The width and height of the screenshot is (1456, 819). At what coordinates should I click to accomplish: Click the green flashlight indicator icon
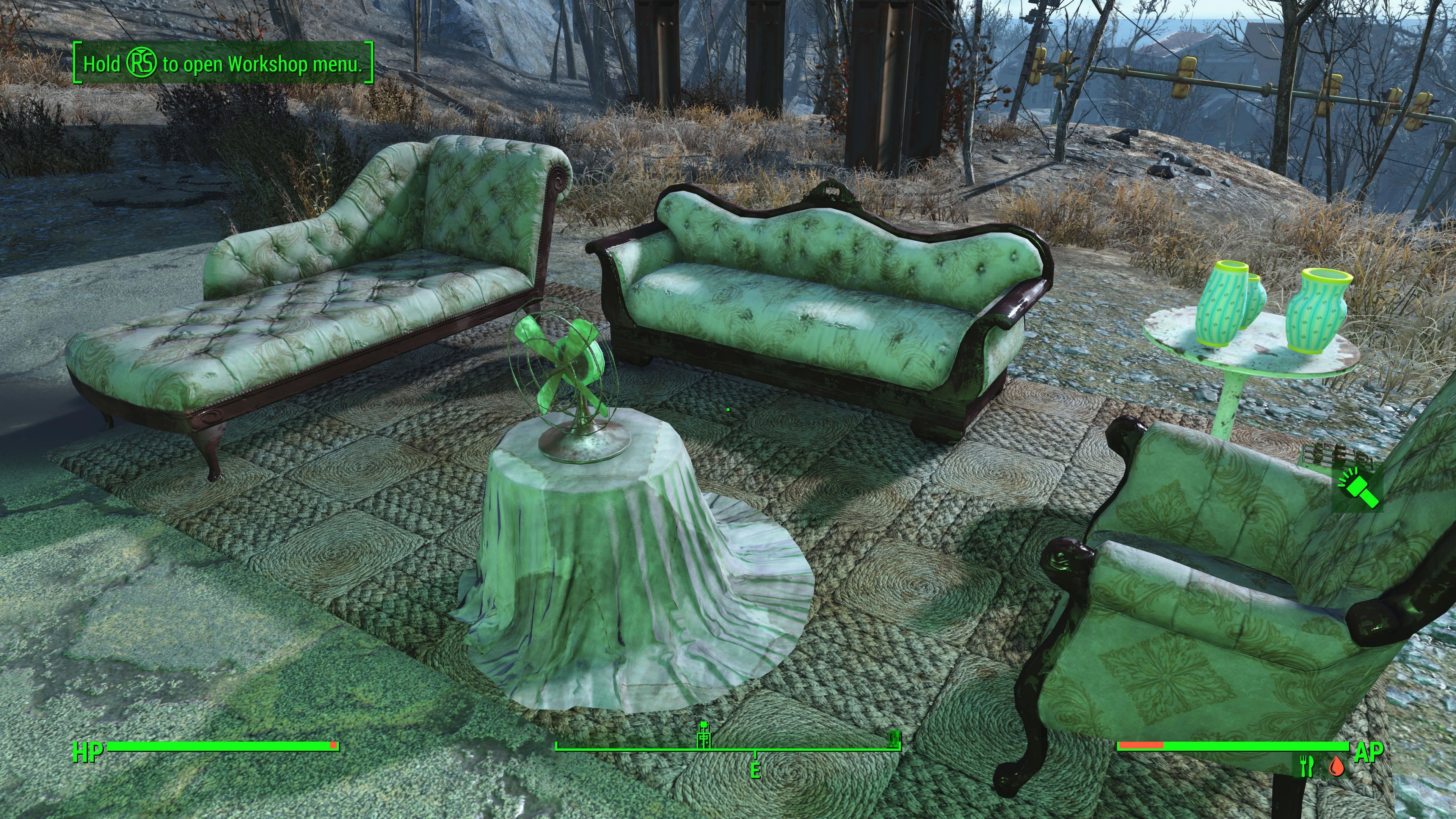click(1358, 490)
